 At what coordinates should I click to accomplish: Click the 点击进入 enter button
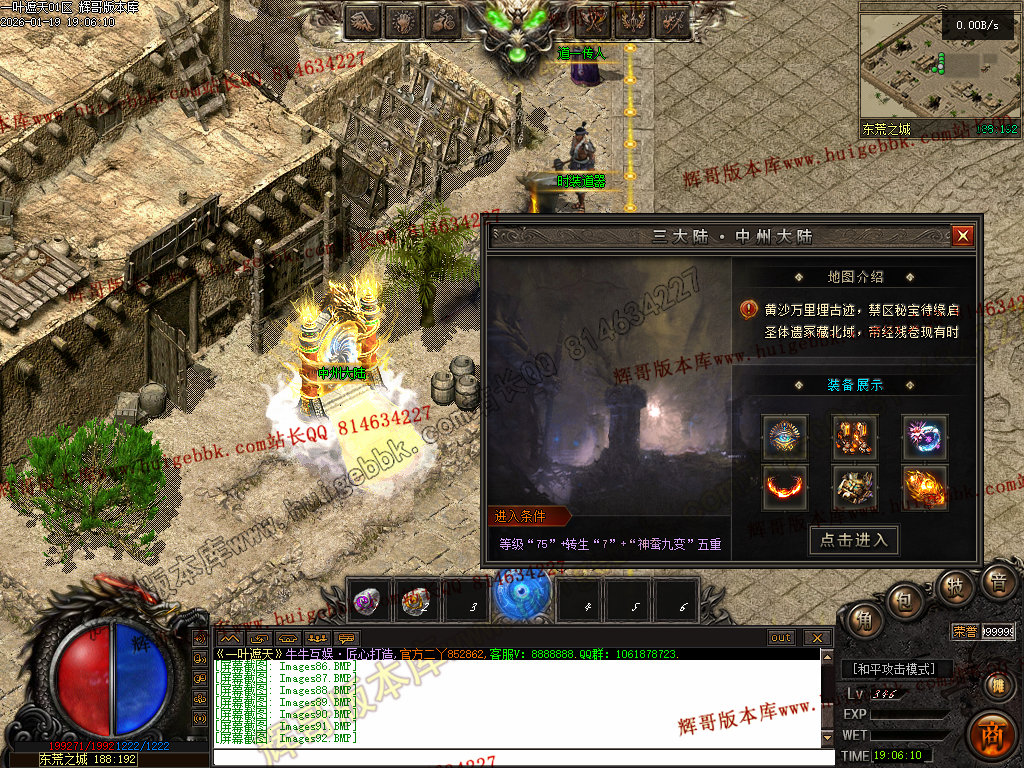[x=853, y=540]
